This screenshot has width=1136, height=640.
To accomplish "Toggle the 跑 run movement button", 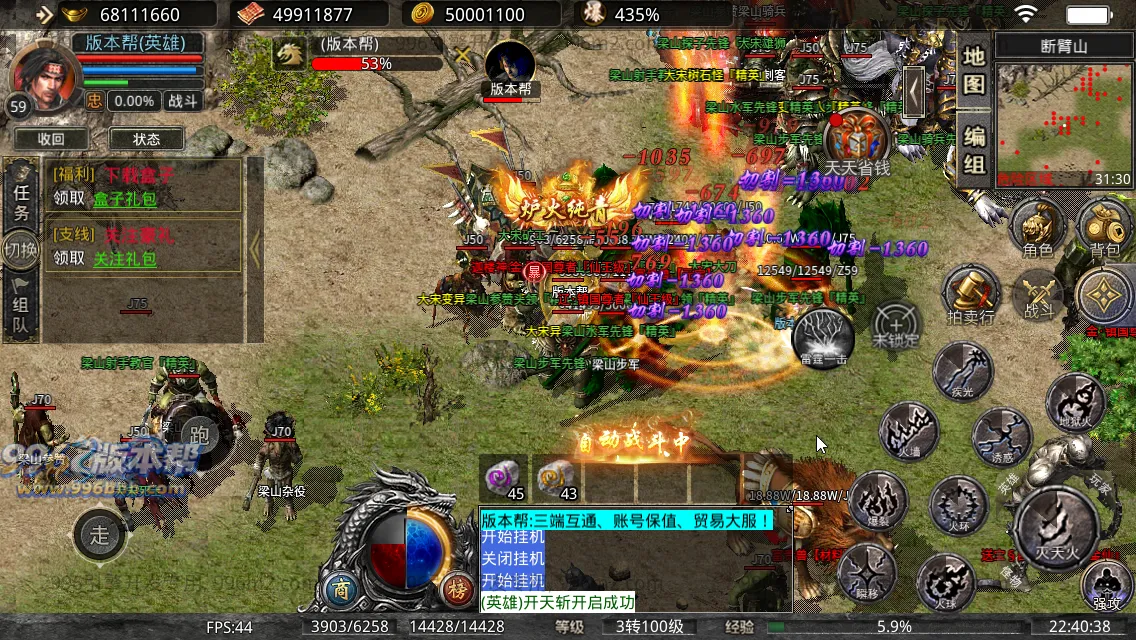I will pyautogui.click(x=200, y=433).
